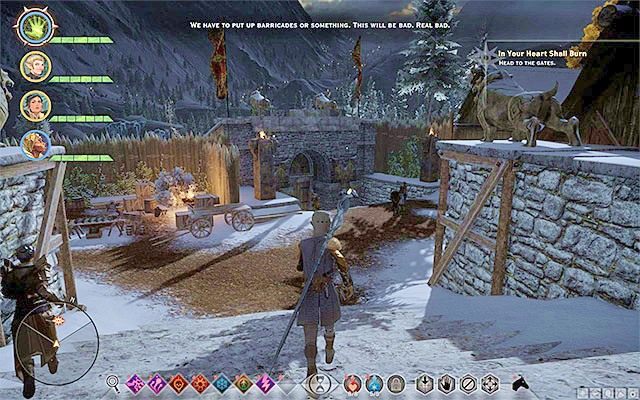
Task: Summon the horse mount icon
Action: click(x=521, y=382)
